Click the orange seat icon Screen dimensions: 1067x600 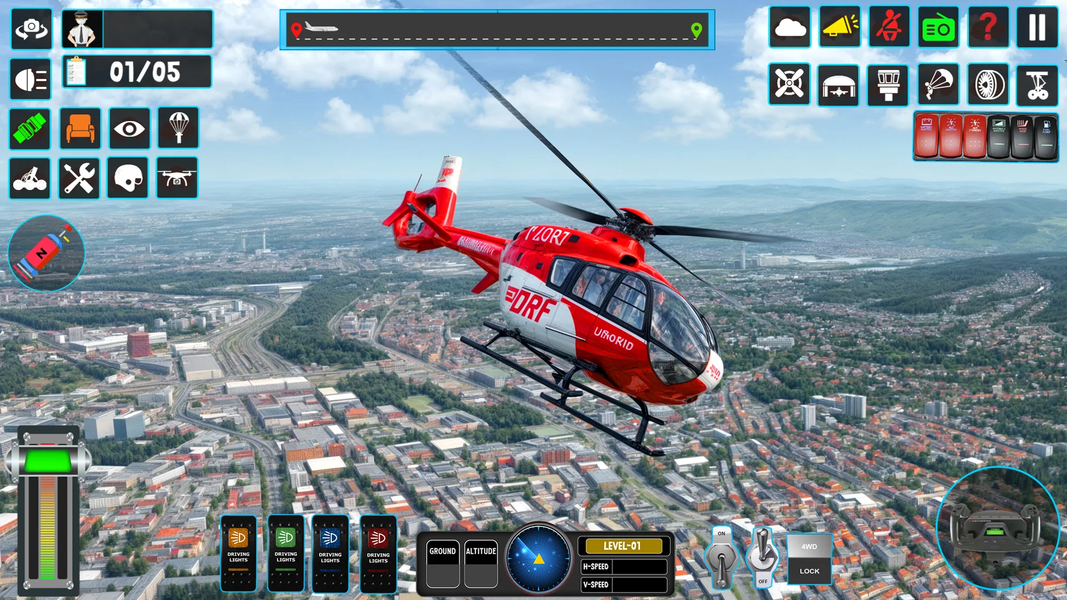tap(80, 128)
